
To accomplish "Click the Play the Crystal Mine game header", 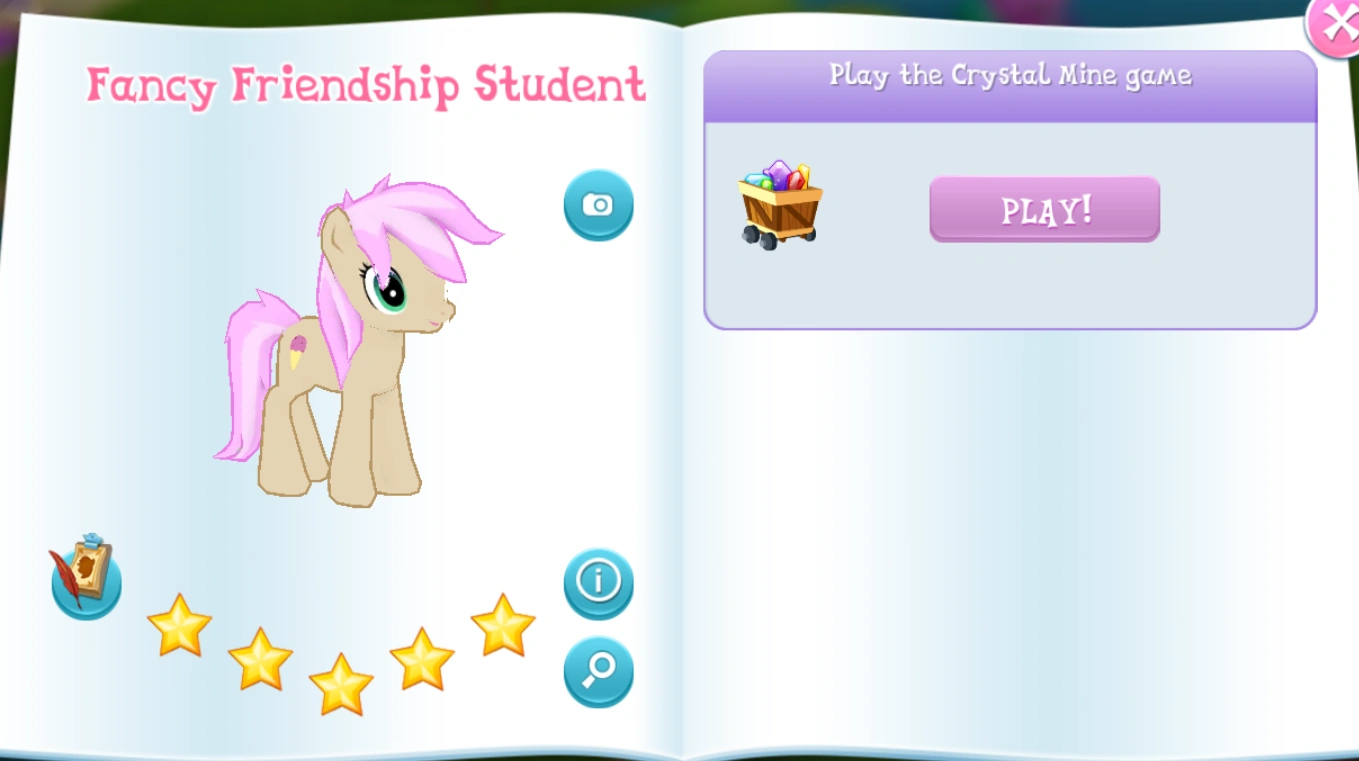I will [x=1009, y=75].
